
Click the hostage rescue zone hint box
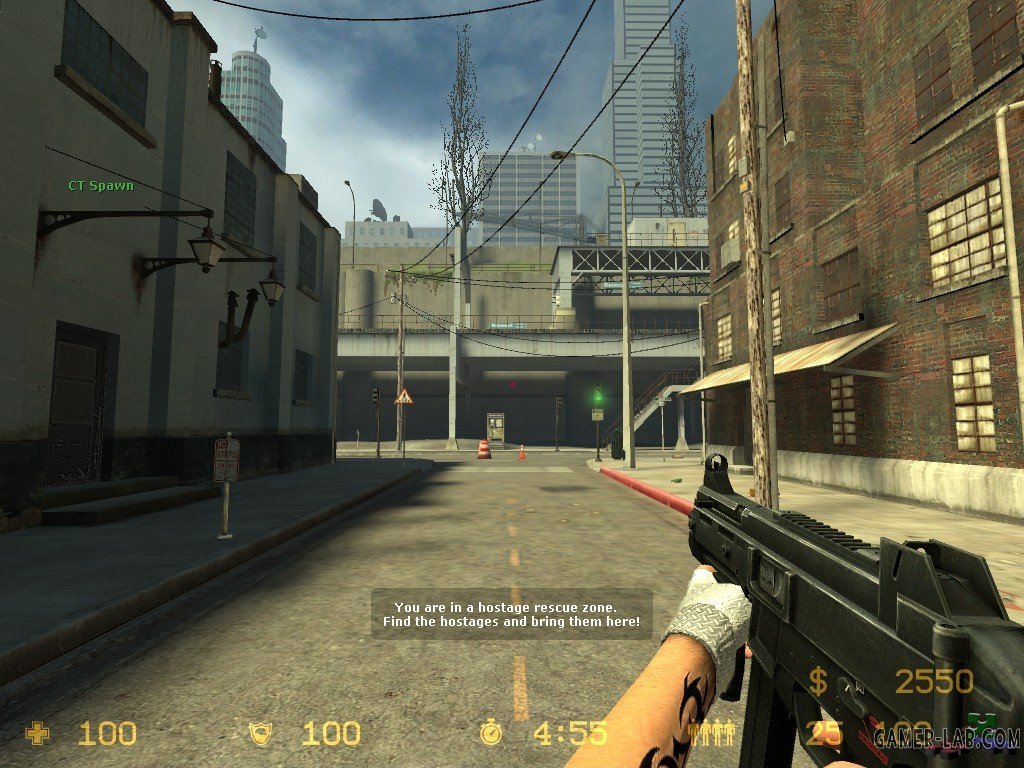point(511,614)
